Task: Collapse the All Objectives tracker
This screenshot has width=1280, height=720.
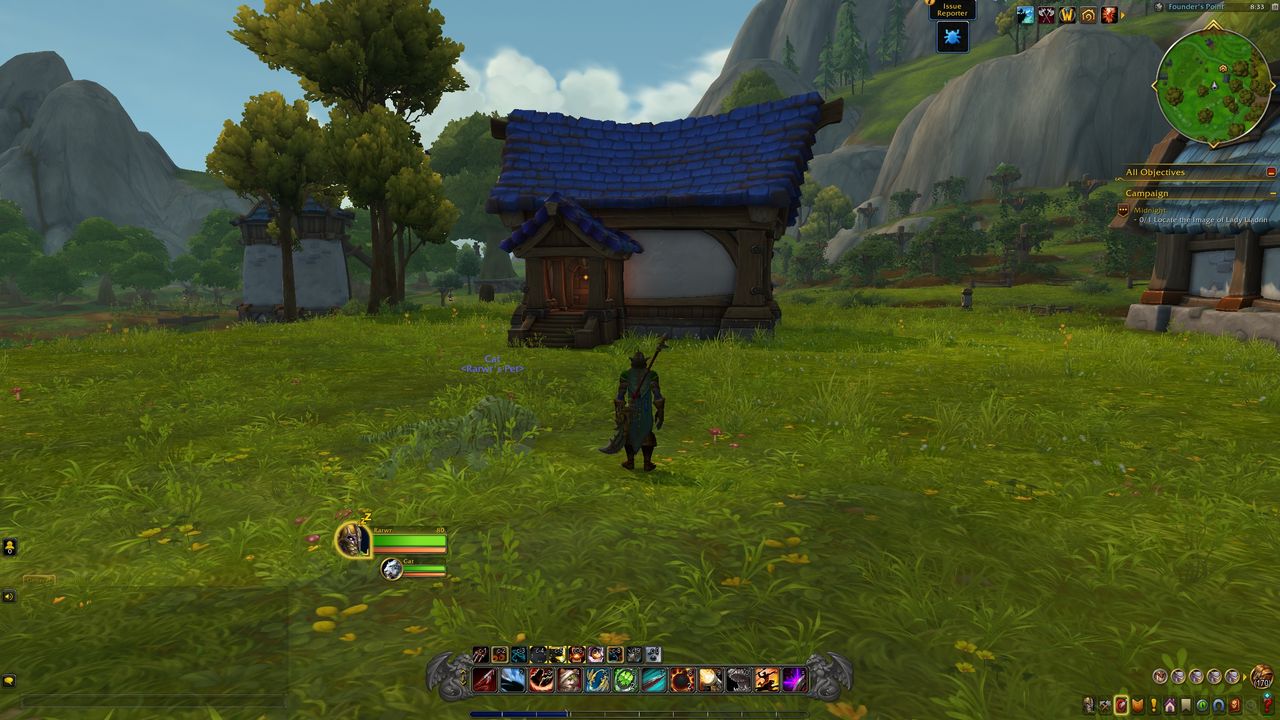Action: tap(1272, 172)
